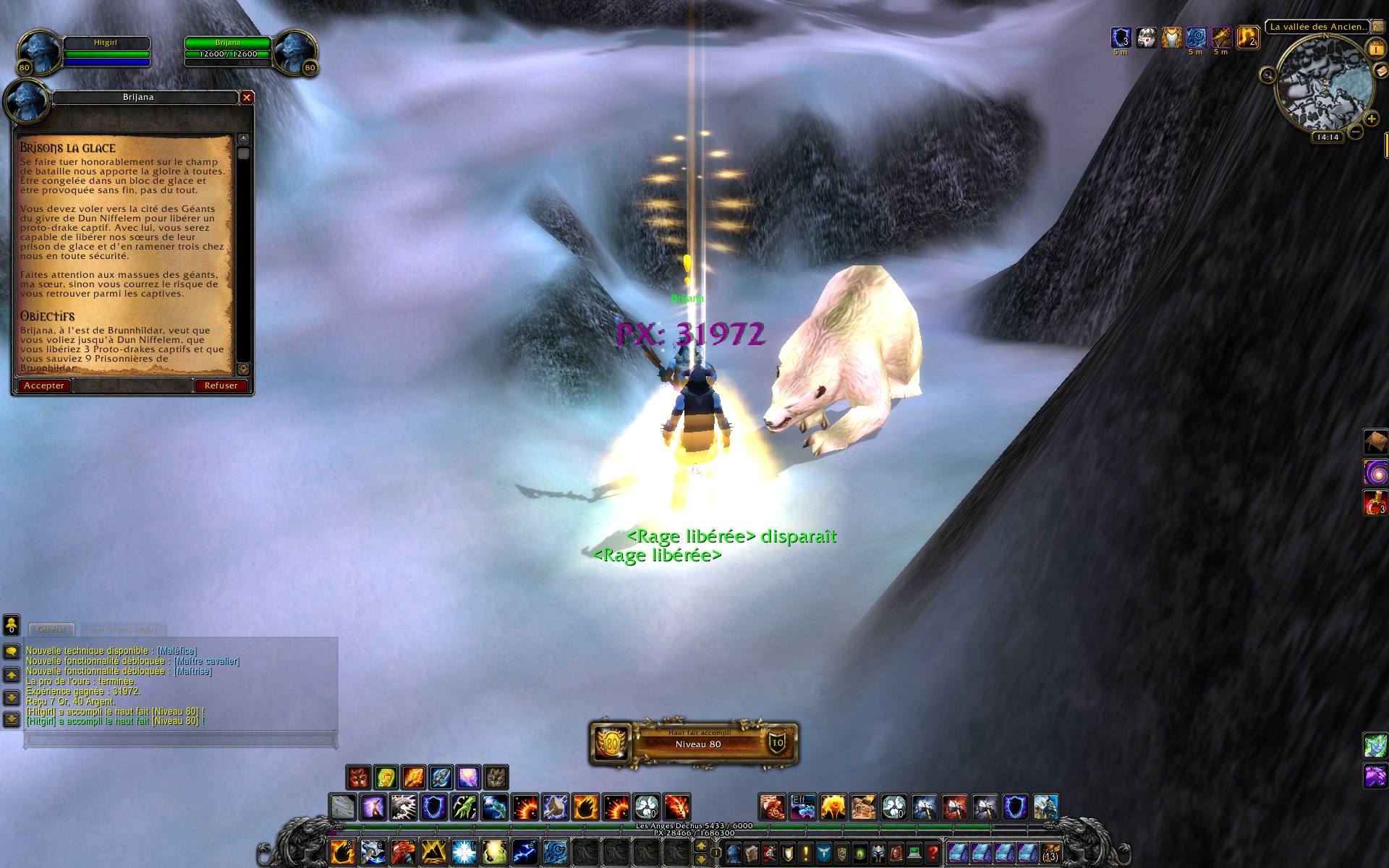Click the lightning shield buff with 3 charges
Image resolution: width=1389 pixels, height=868 pixels.
tap(1121, 38)
